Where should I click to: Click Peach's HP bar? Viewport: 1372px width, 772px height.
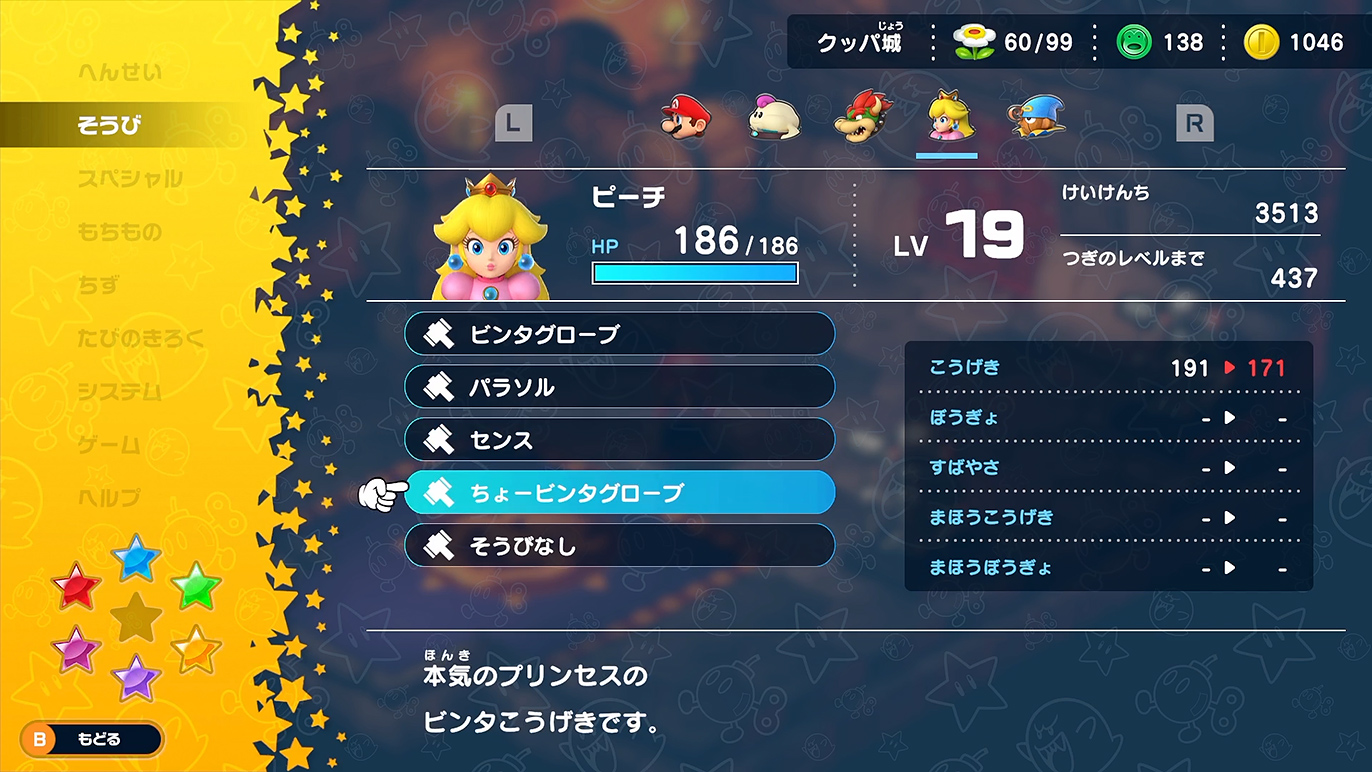click(694, 272)
